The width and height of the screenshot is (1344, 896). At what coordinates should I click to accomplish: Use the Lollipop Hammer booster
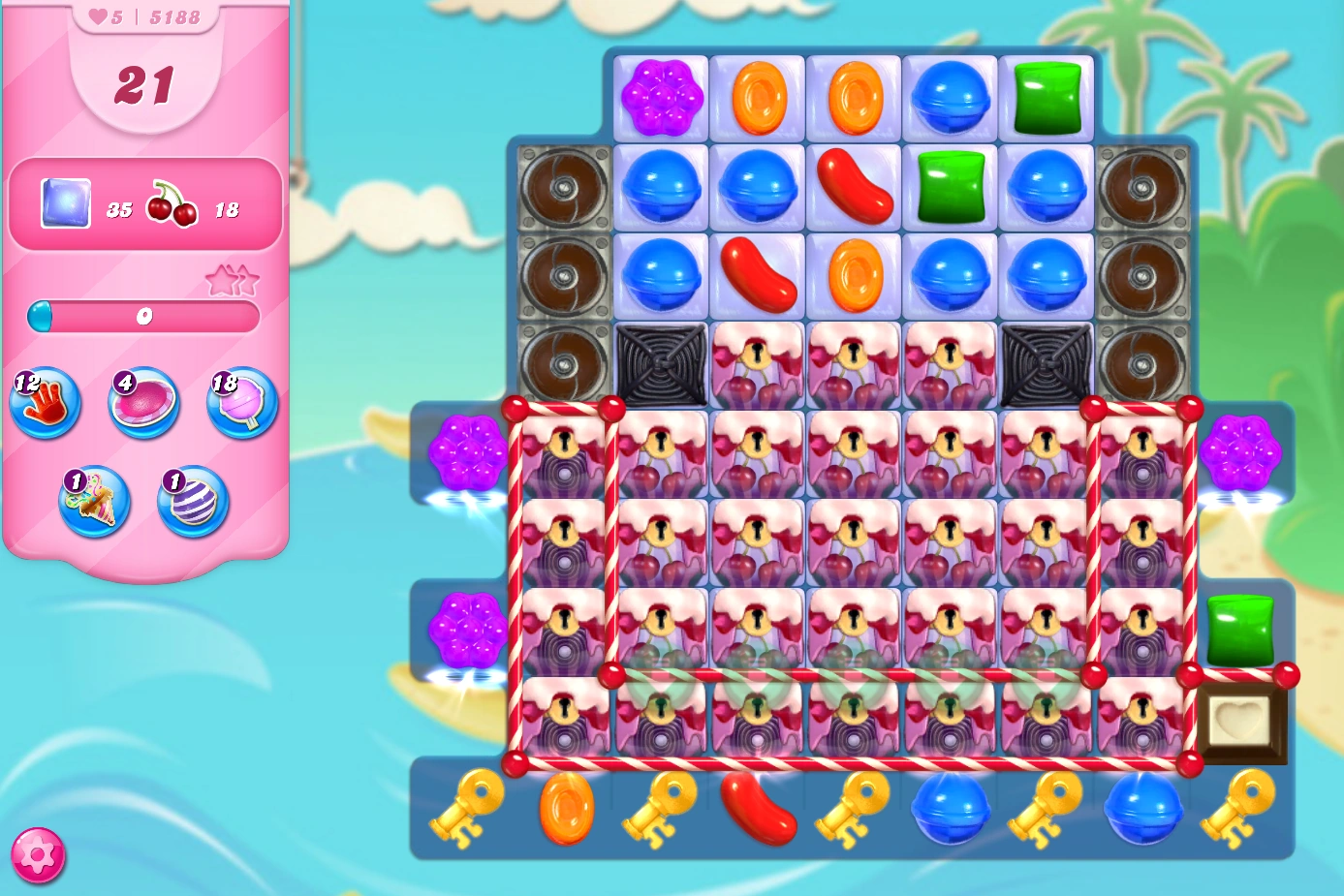(240, 404)
